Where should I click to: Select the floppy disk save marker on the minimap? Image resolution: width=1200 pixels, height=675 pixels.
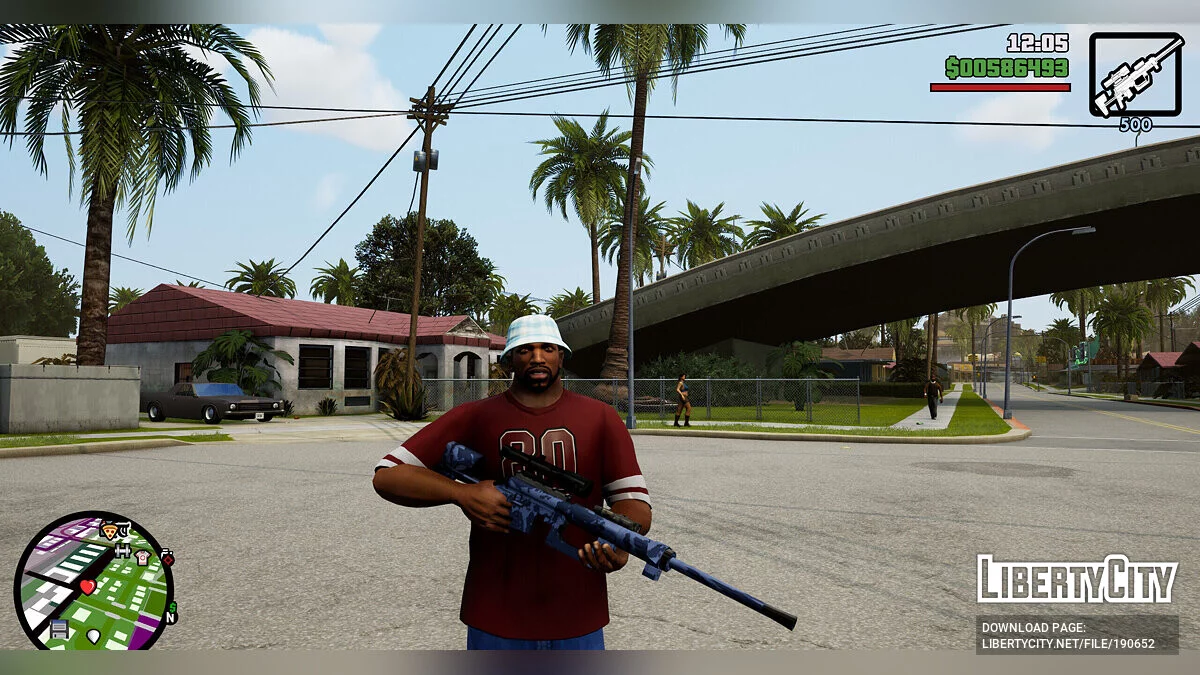[x=59, y=628]
